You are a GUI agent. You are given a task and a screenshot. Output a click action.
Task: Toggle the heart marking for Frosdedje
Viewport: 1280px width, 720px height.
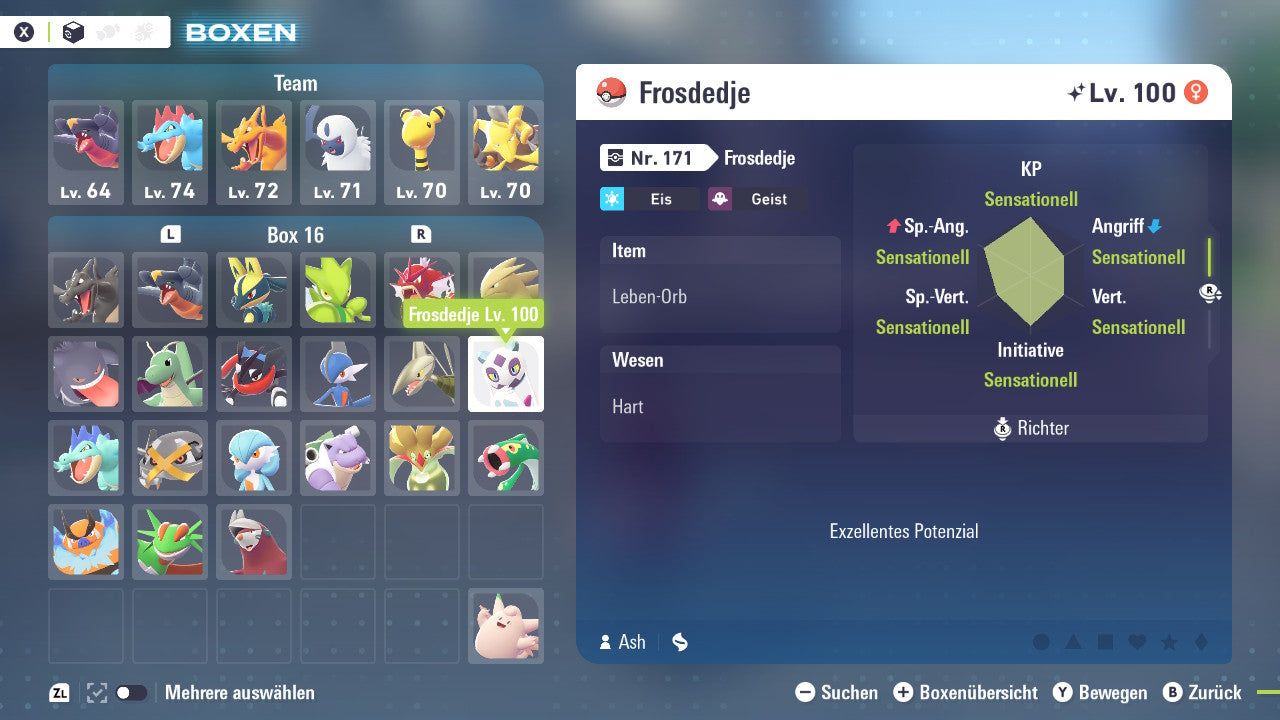[x=1135, y=642]
